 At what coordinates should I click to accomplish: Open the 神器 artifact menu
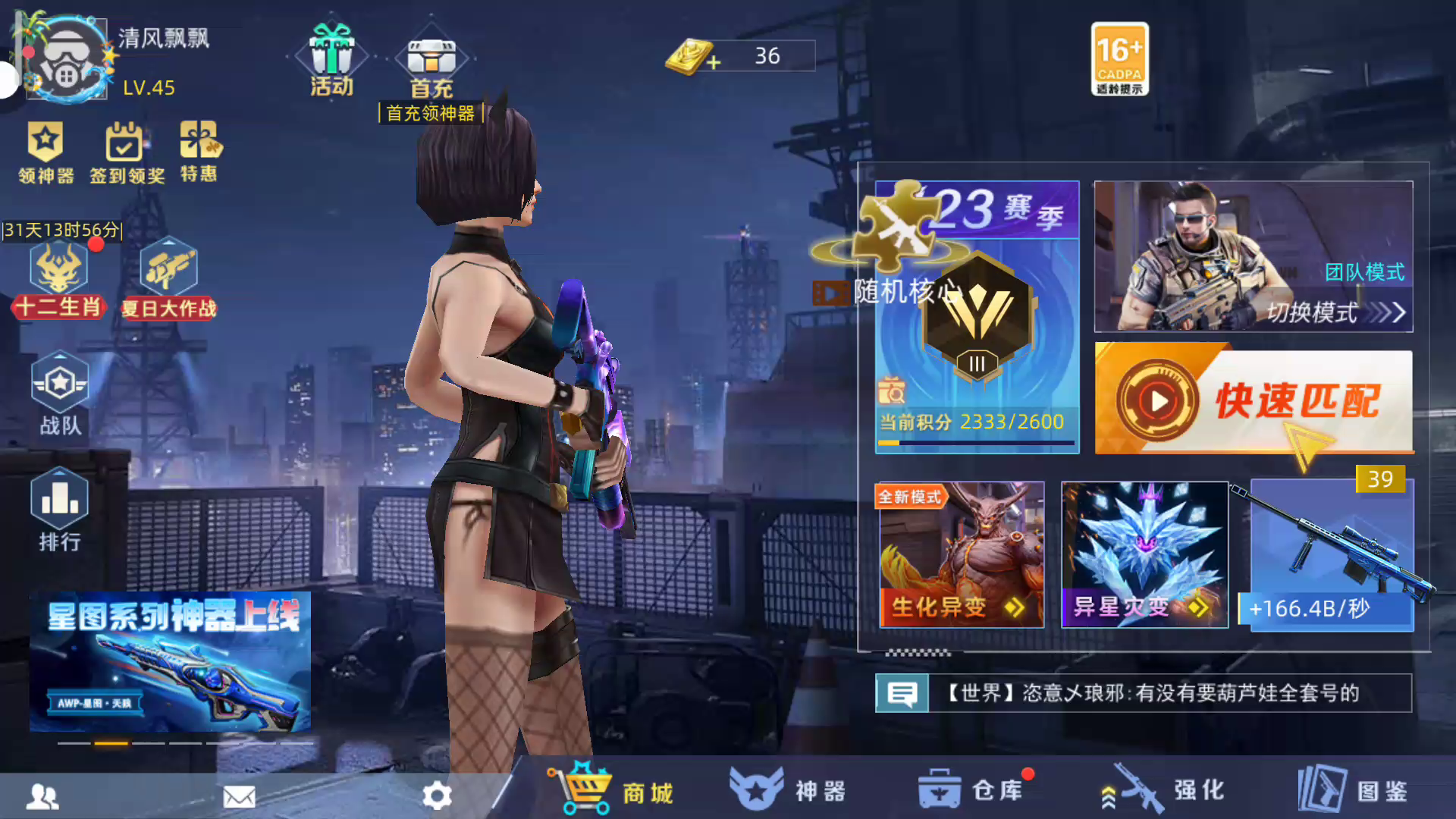coord(789,790)
